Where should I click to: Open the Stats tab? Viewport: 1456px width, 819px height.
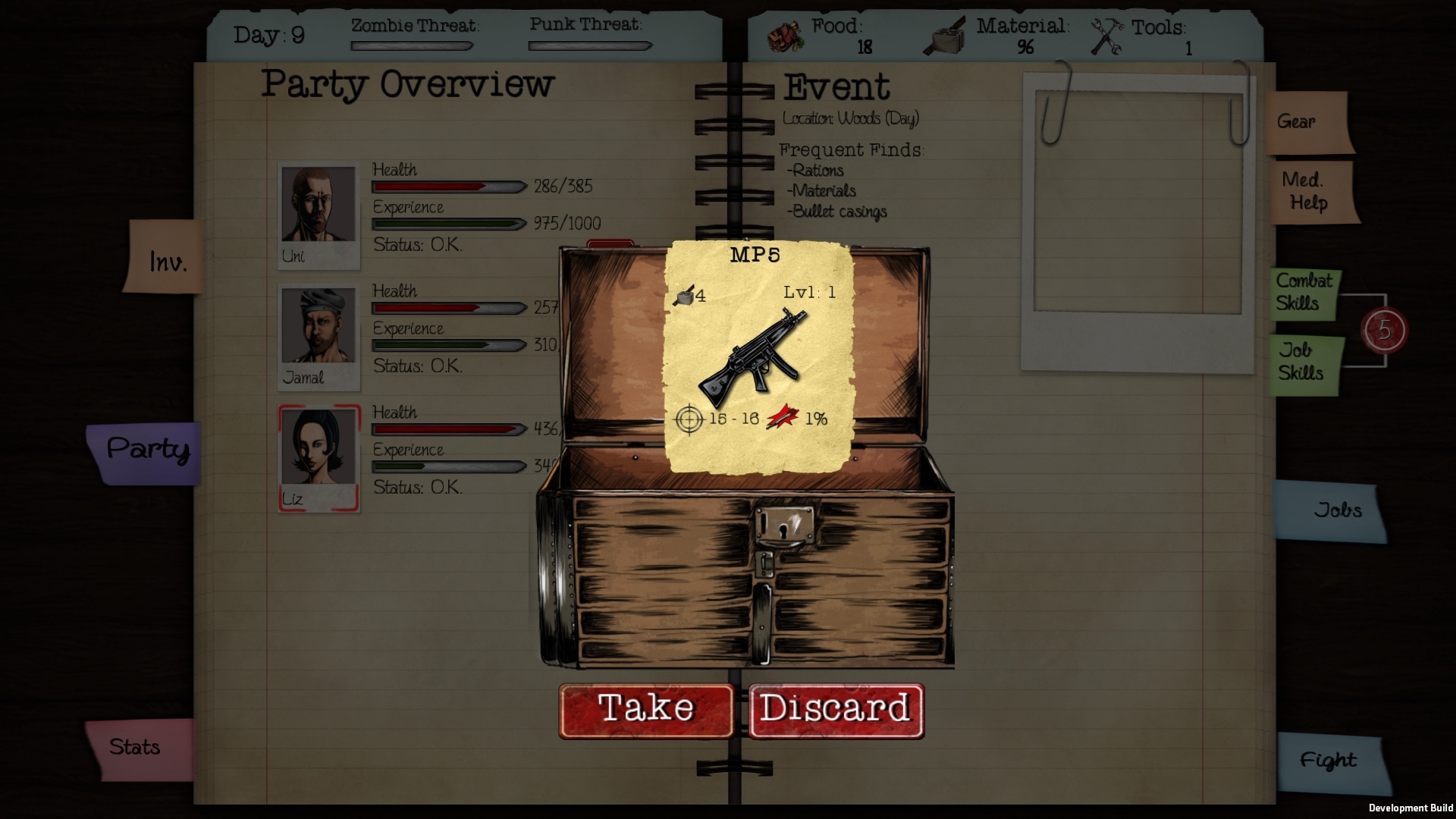click(x=138, y=748)
